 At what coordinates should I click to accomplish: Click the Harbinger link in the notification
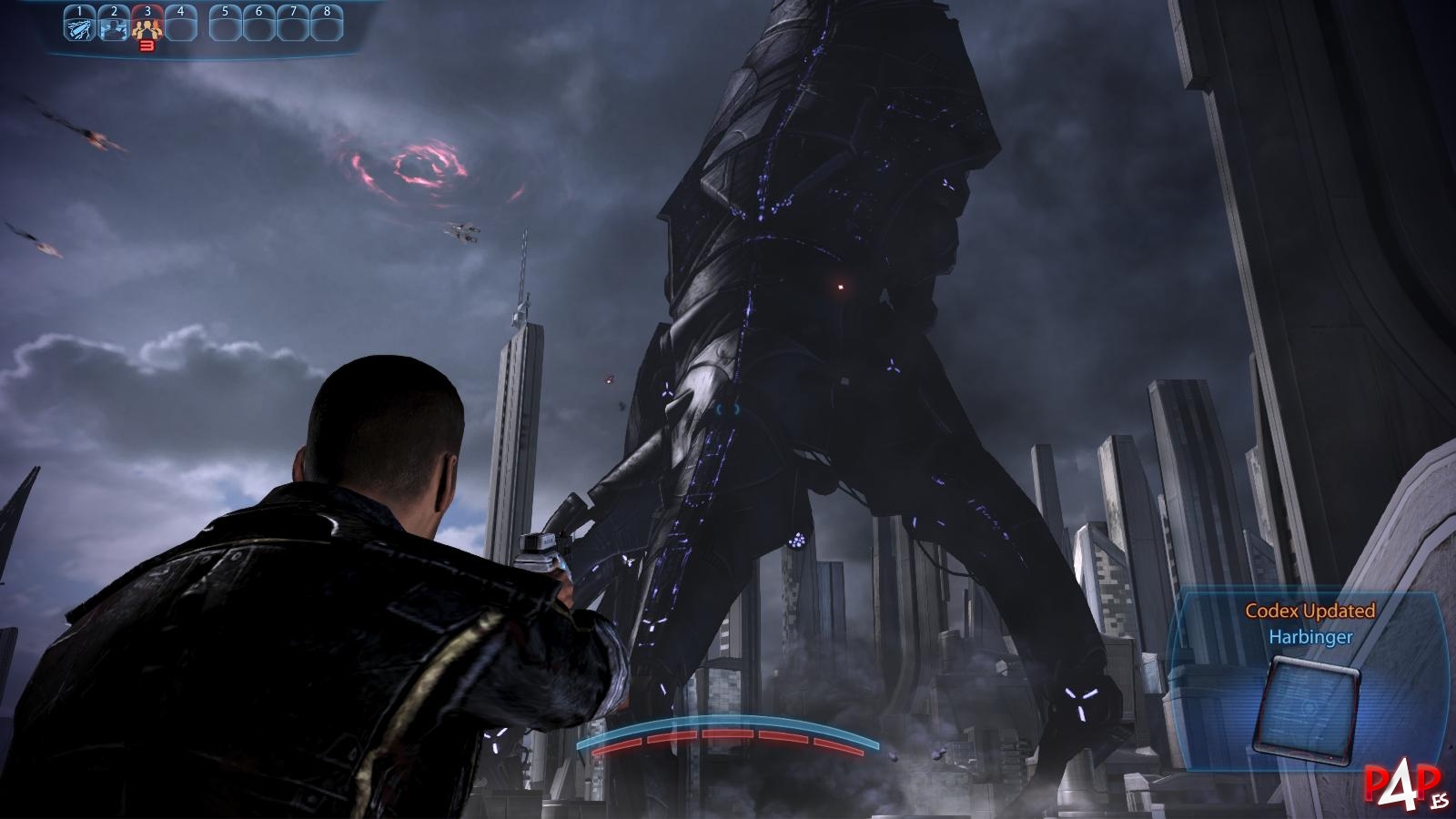(x=1309, y=639)
